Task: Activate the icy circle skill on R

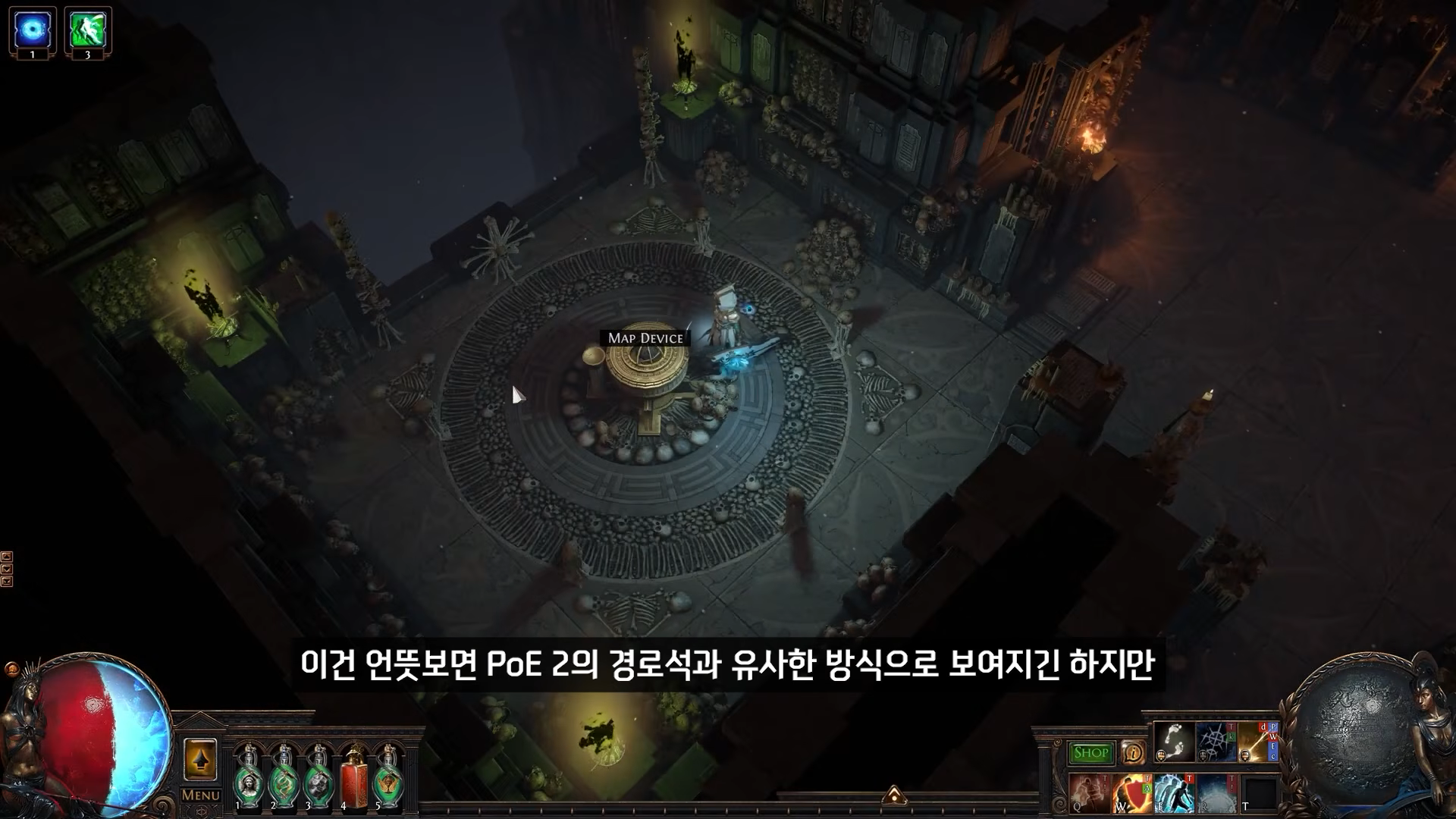Action: click(x=1216, y=792)
